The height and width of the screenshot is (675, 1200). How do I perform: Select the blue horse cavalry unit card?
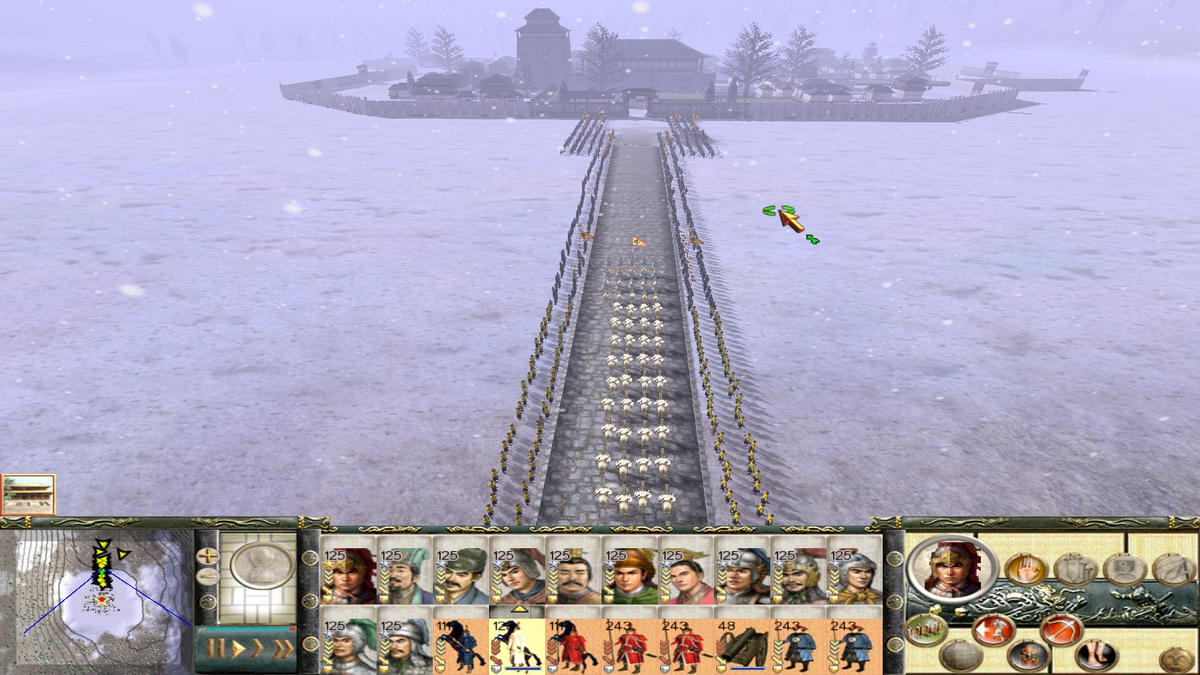[x=460, y=645]
